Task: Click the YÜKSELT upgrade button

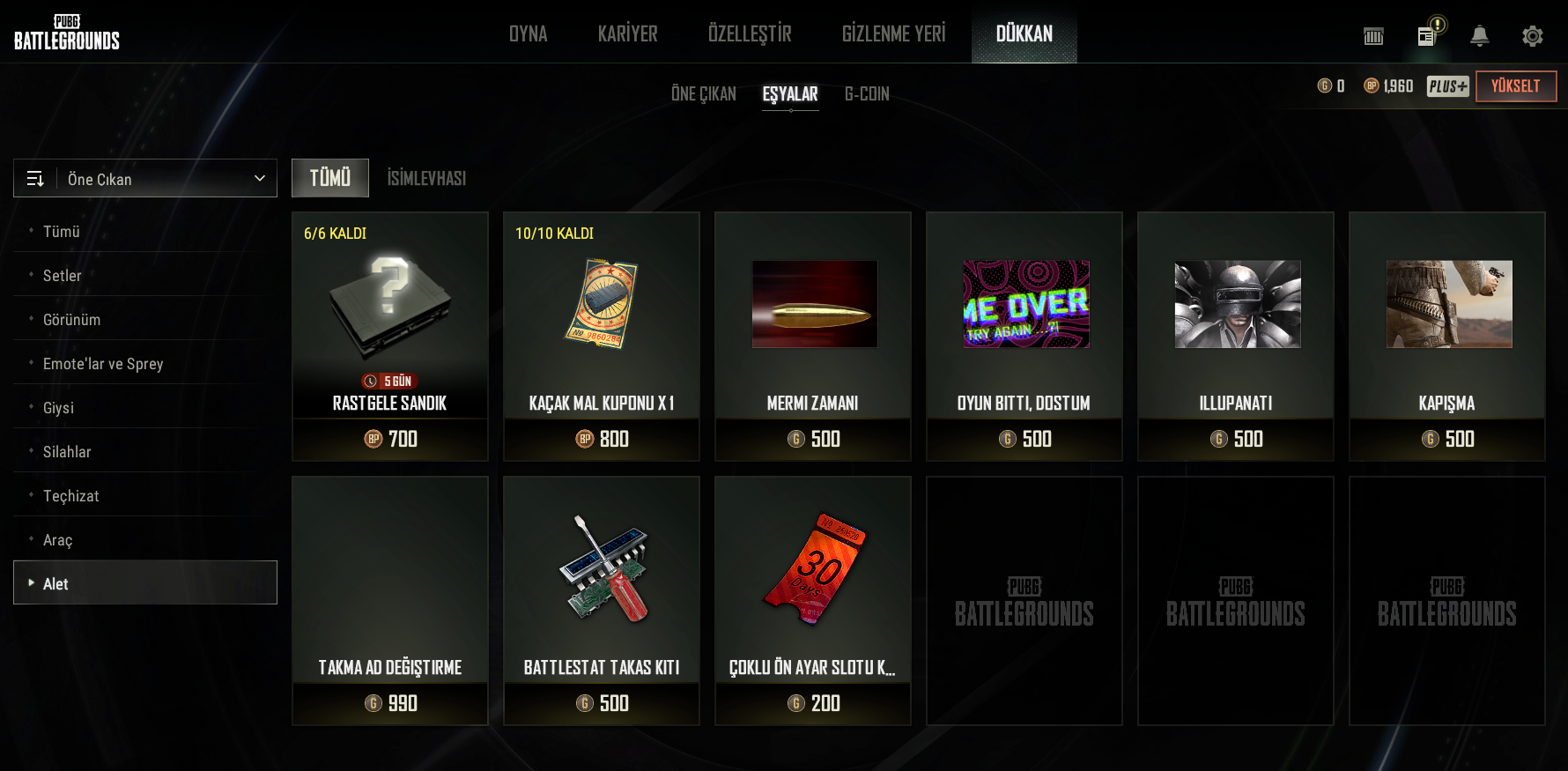Action: click(1515, 86)
